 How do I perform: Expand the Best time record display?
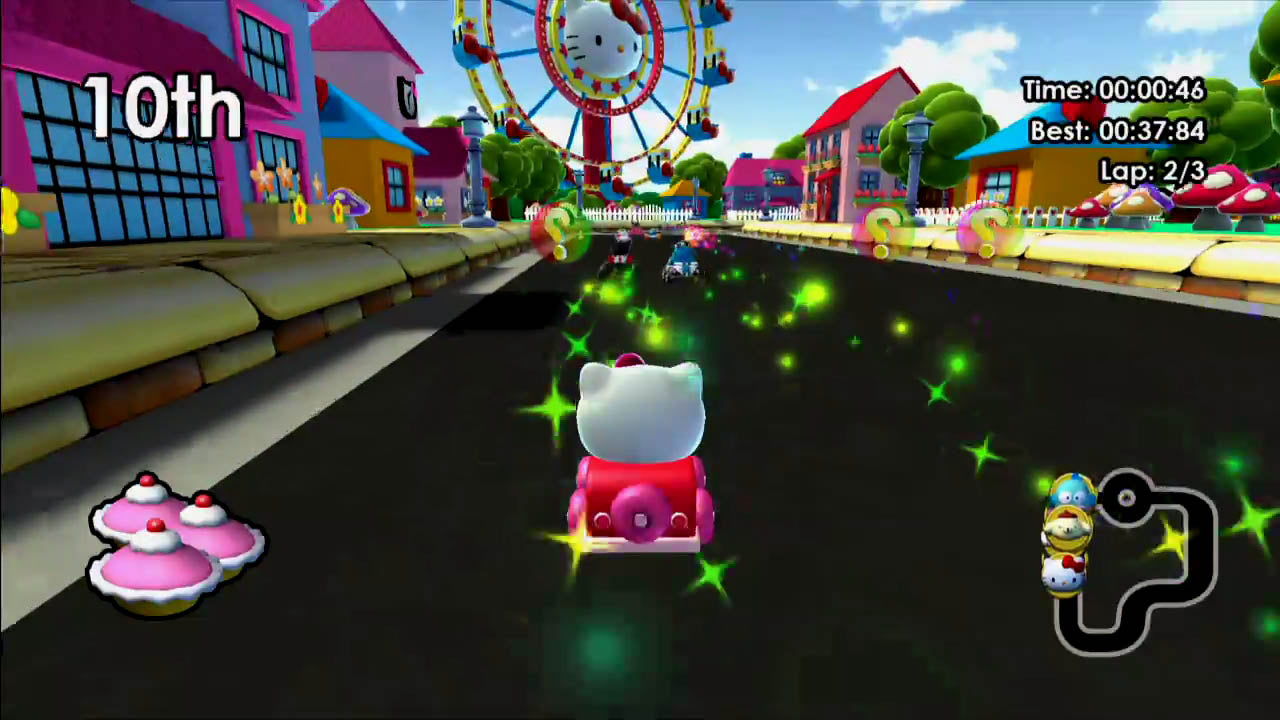coord(1118,131)
